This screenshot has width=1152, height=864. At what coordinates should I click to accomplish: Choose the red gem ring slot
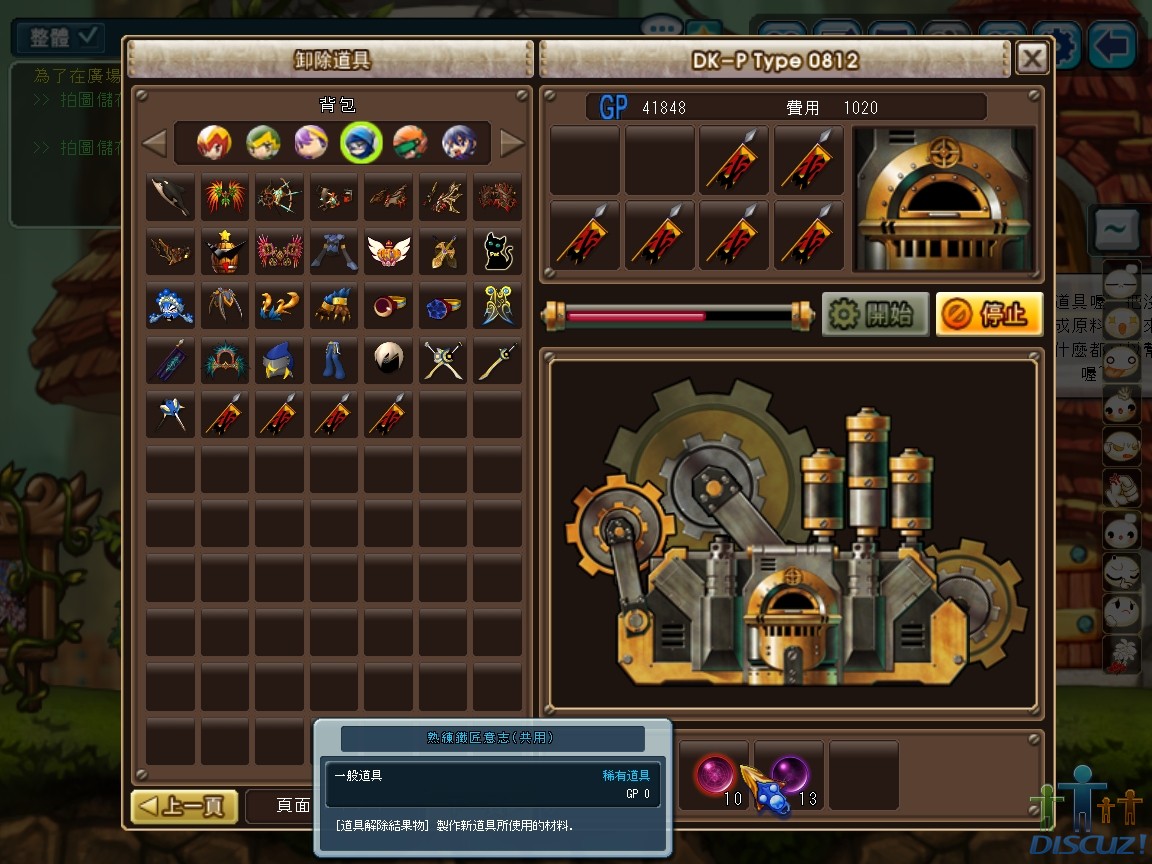[x=388, y=305]
